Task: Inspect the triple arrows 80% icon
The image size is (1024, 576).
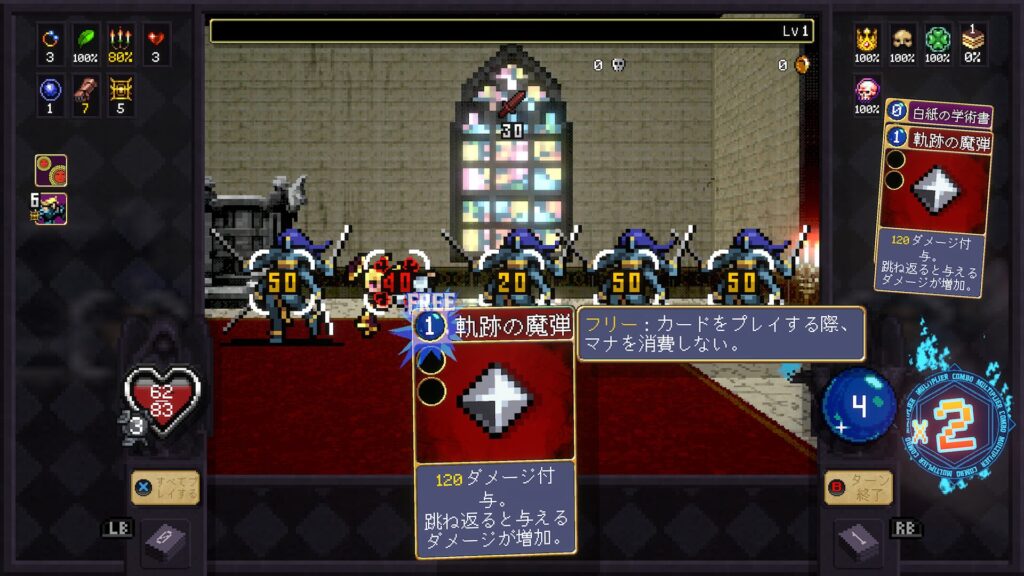Action: (121, 42)
